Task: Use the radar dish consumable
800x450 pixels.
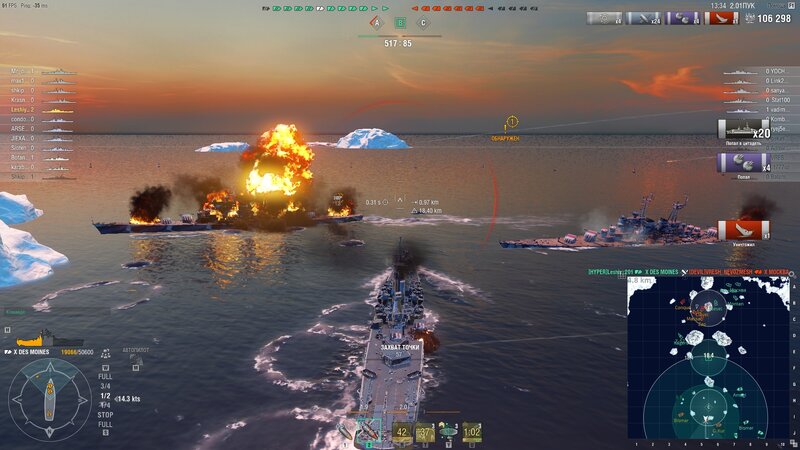Action: 448,432
